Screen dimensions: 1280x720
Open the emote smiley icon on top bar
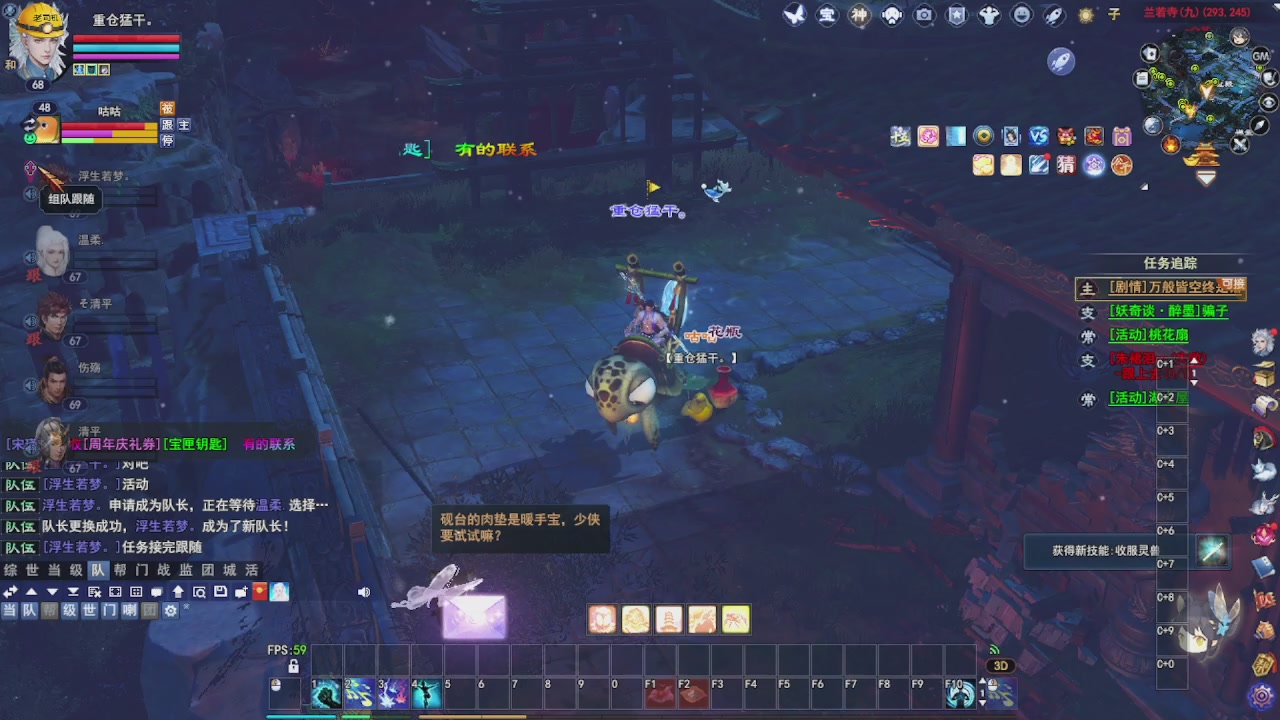tap(1020, 14)
